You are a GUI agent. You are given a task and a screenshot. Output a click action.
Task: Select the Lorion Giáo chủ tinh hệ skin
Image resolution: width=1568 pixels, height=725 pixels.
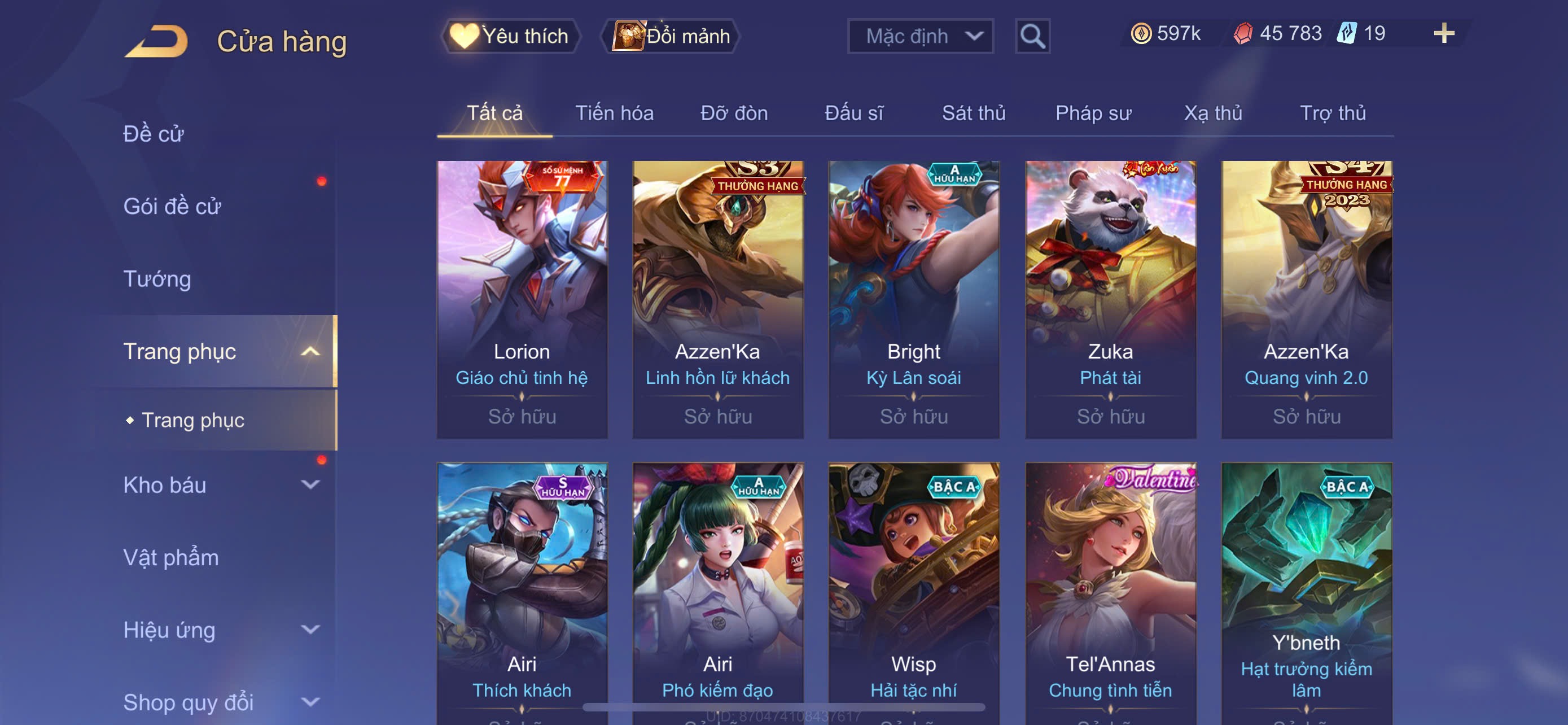pyautogui.click(x=522, y=299)
